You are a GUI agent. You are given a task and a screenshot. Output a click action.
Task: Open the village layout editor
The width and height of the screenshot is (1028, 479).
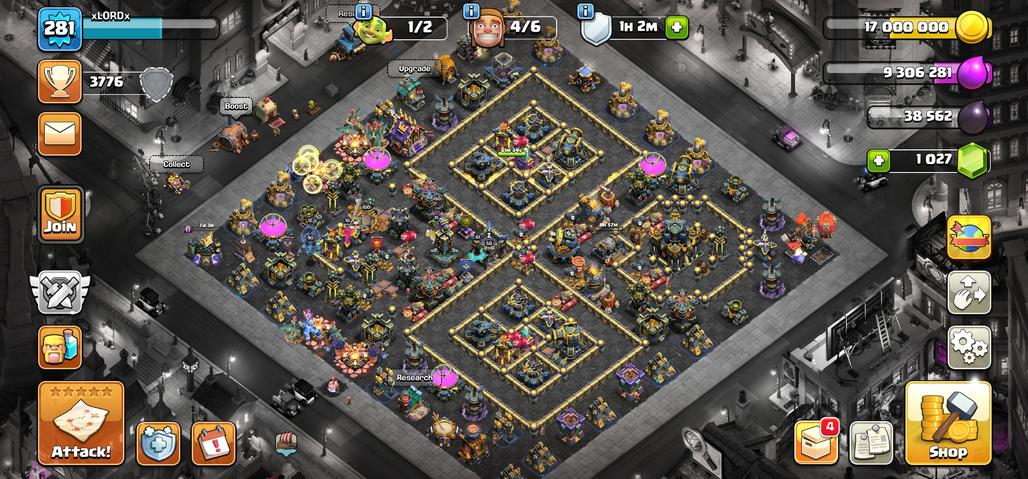[x=968, y=292]
